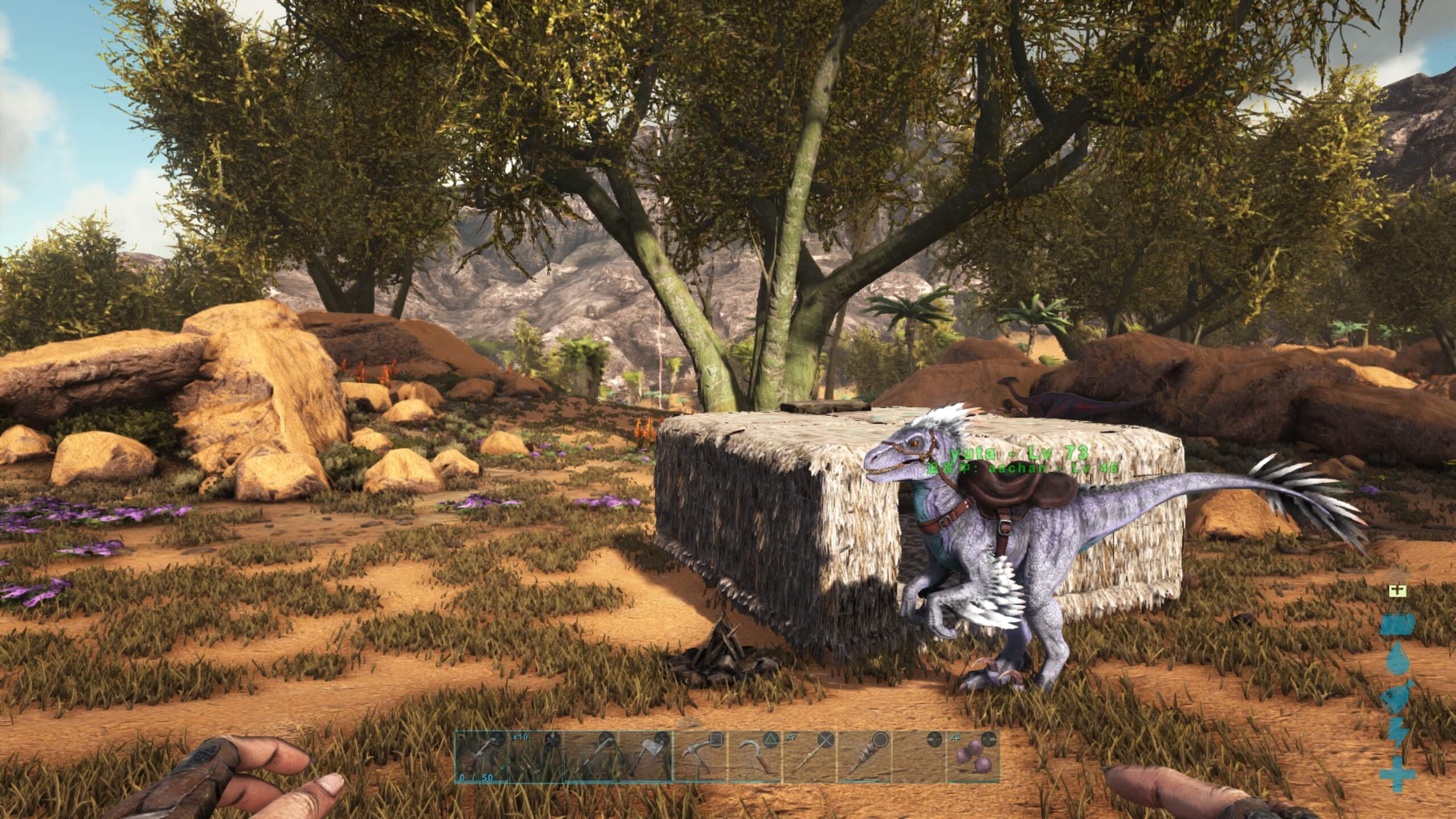The height and width of the screenshot is (819, 1456).
Task: Choose the hotbar stack marked x10
Action: [535, 756]
